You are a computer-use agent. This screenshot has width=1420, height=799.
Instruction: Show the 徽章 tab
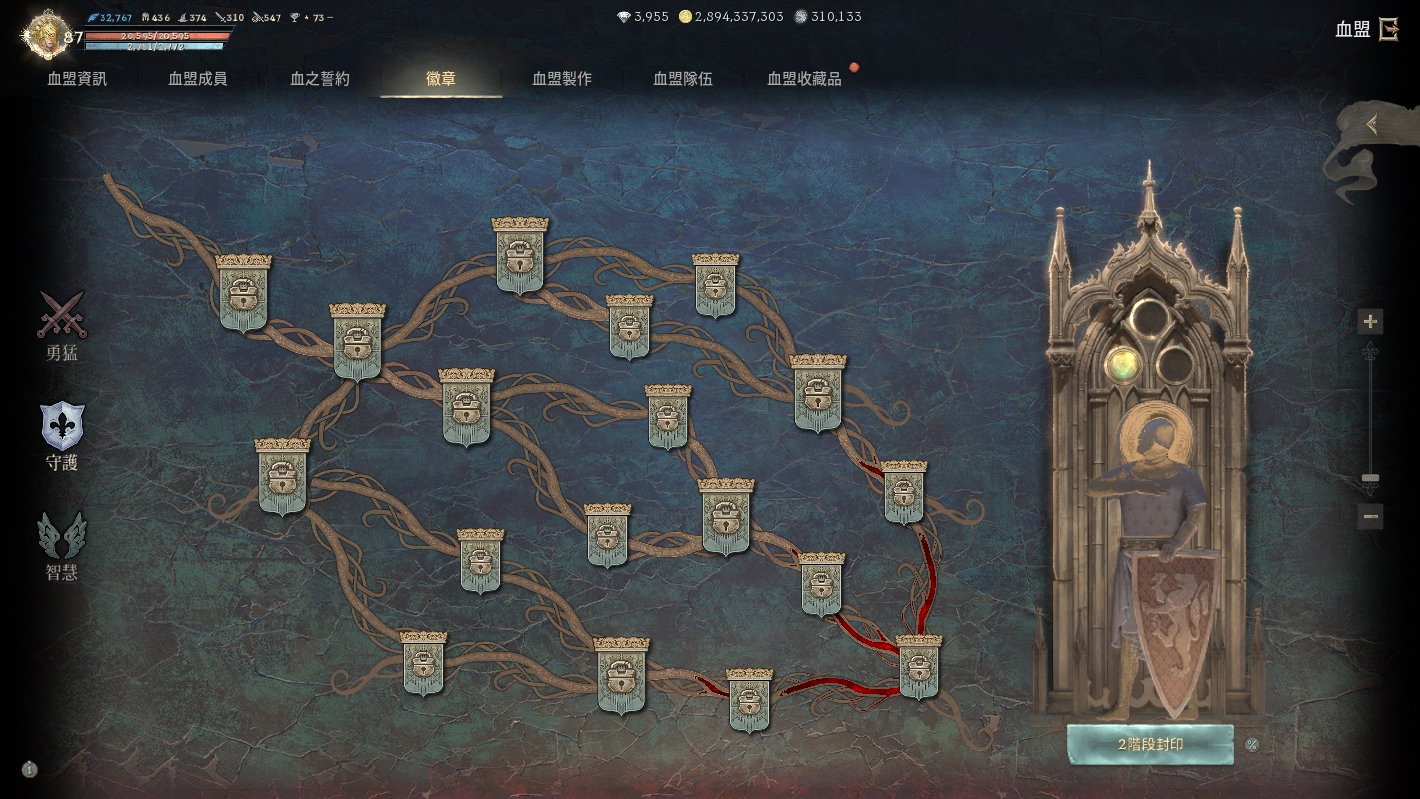(441, 79)
